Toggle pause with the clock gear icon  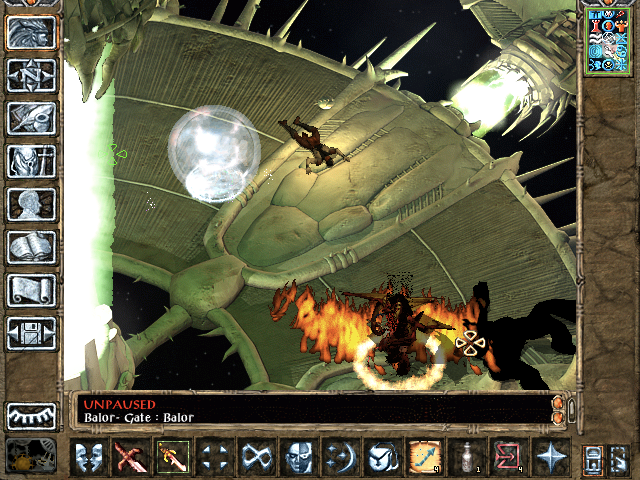coord(31,456)
